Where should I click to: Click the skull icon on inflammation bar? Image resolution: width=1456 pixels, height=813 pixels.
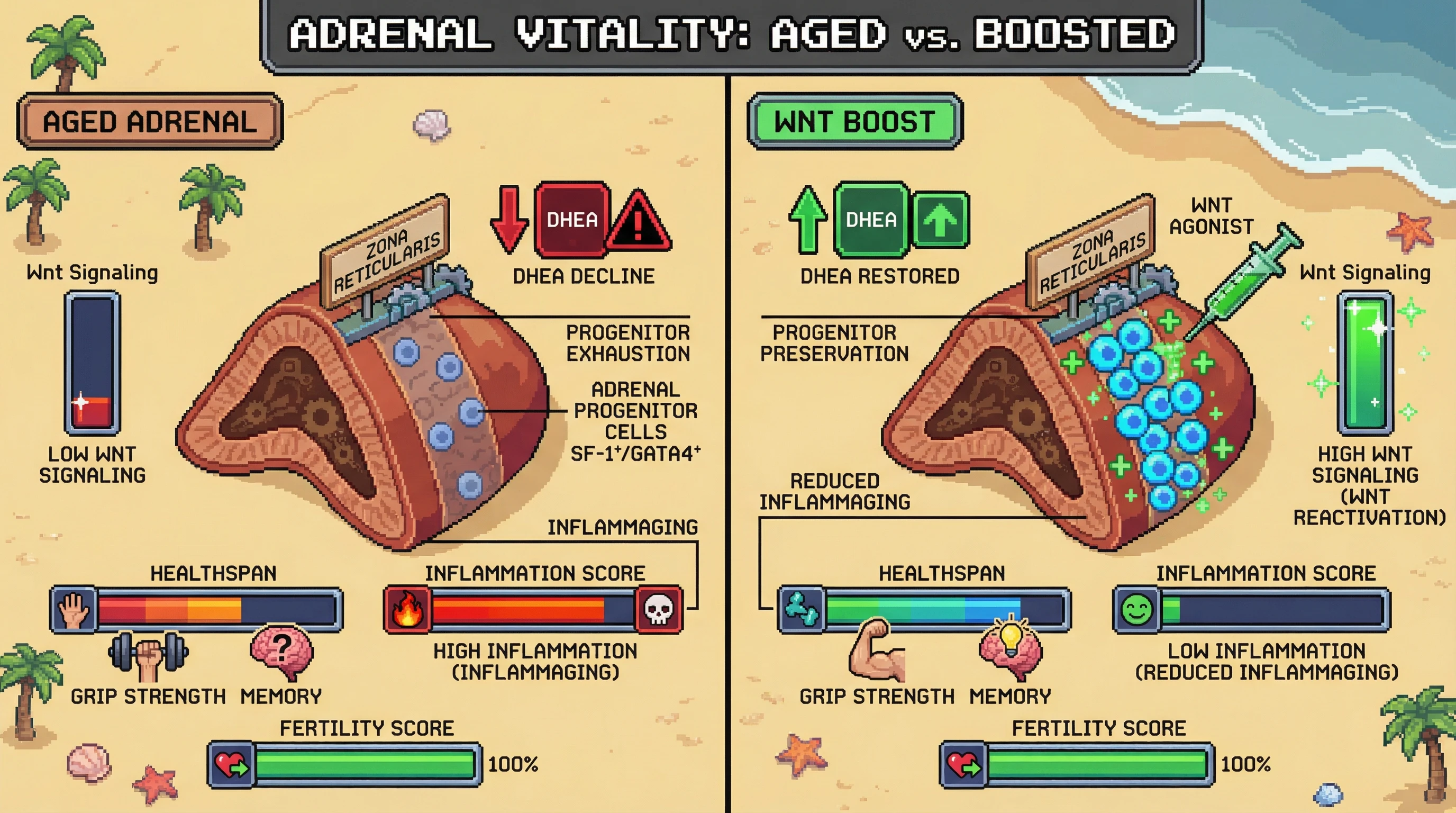(659, 609)
